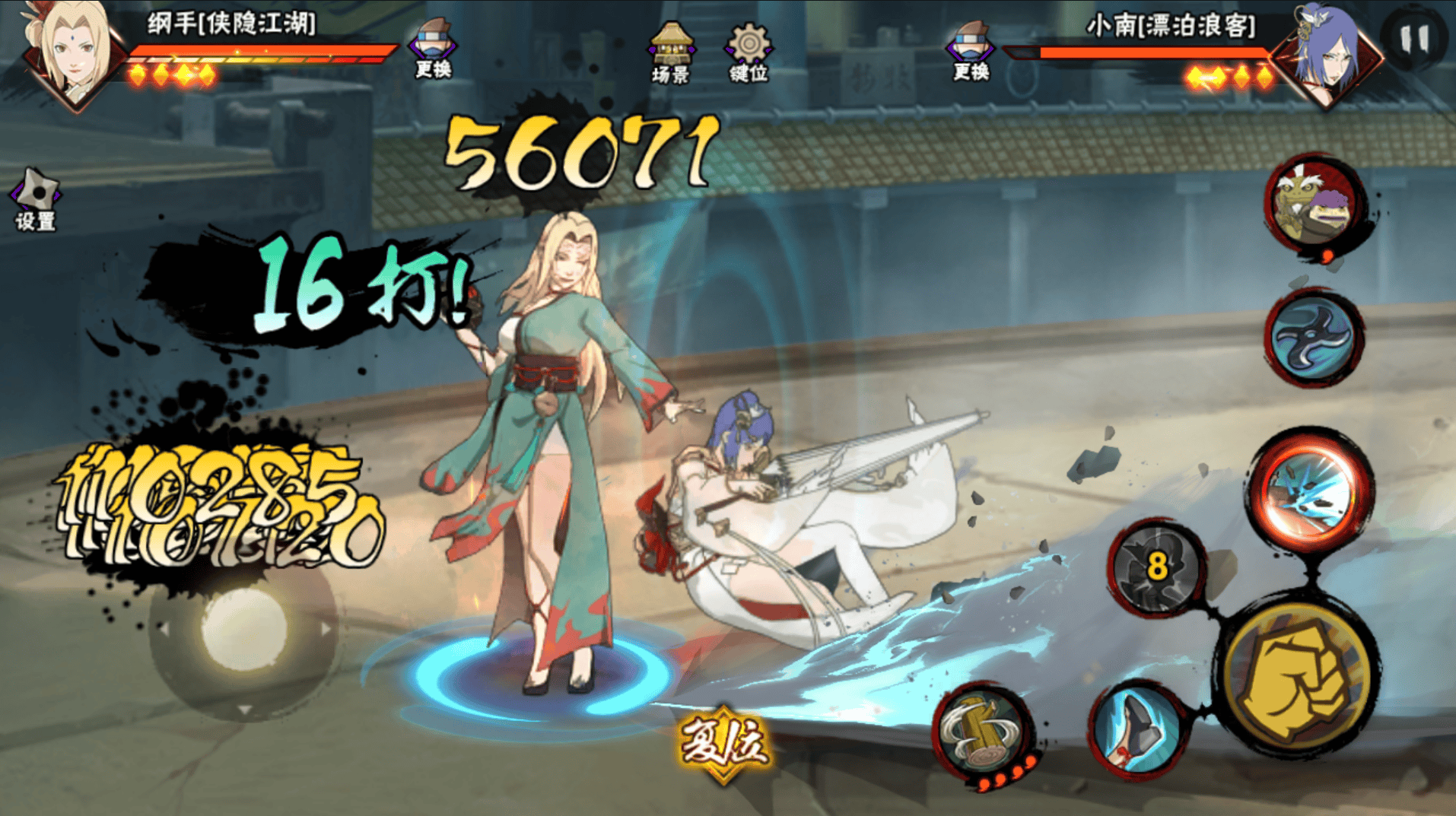The height and width of the screenshot is (816, 1456).
Task: Click 更换 beside Tsunade's health bar
Action: click(433, 49)
